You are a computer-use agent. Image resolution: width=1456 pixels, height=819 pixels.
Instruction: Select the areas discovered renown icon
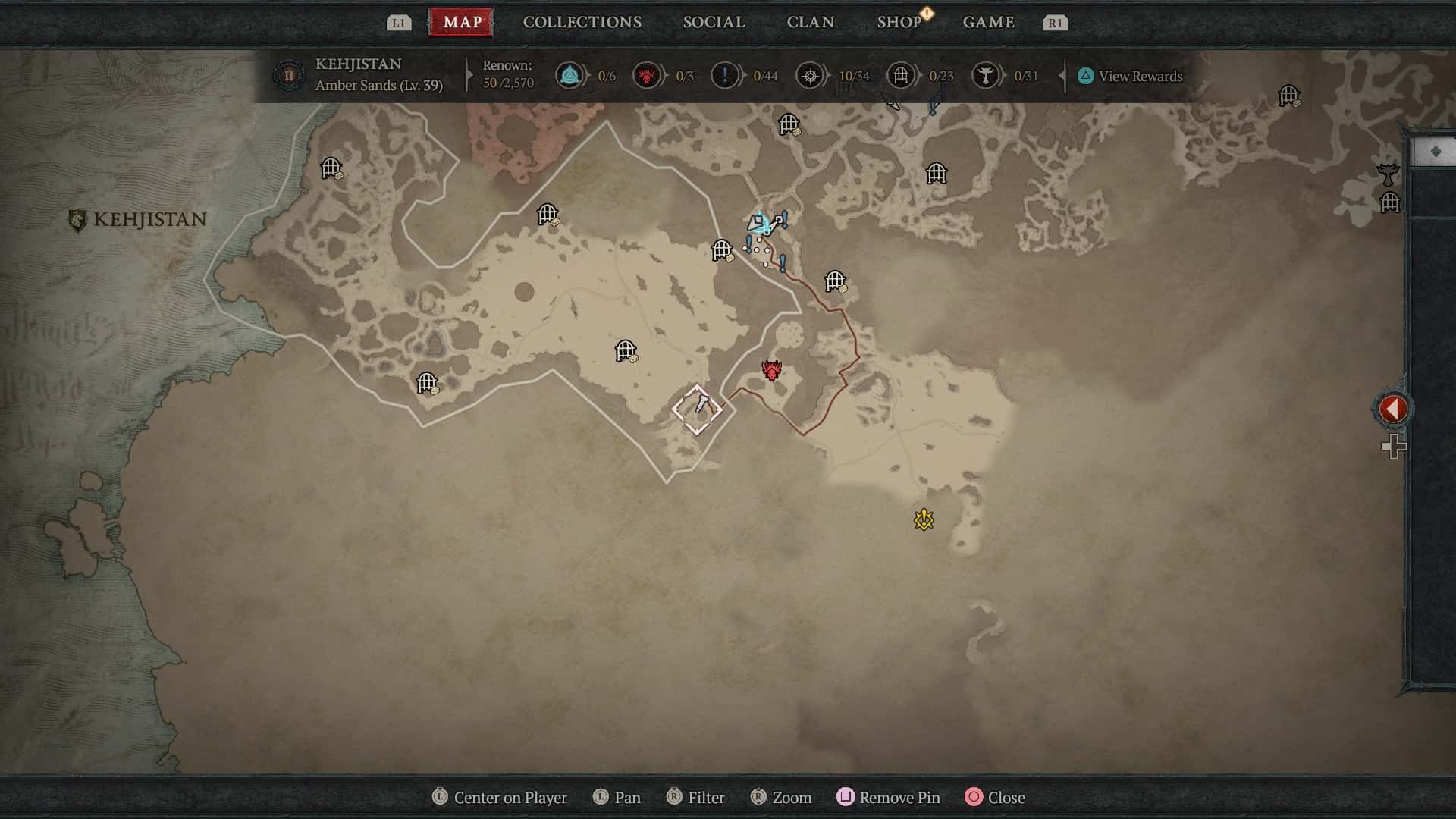pos(810,76)
